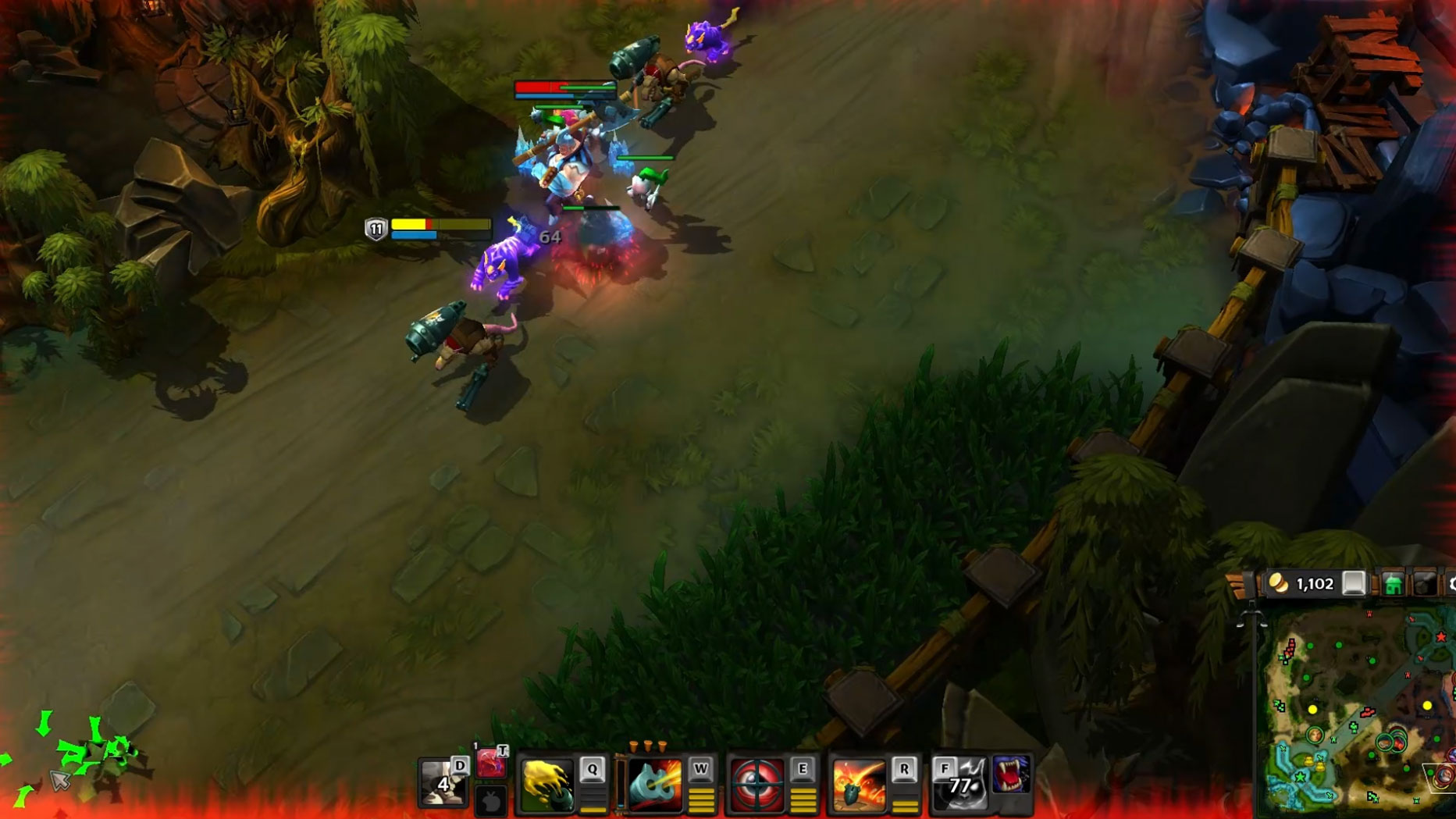Select the F summoner spell showing 77
The width and height of the screenshot is (1456, 819).
[x=960, y=783]
